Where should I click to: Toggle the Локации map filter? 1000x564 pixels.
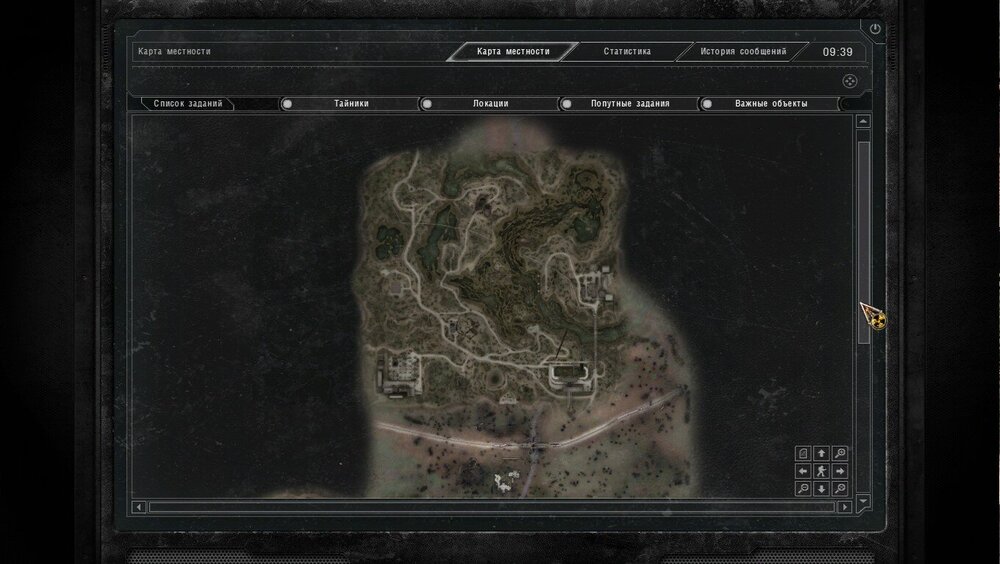490,103
